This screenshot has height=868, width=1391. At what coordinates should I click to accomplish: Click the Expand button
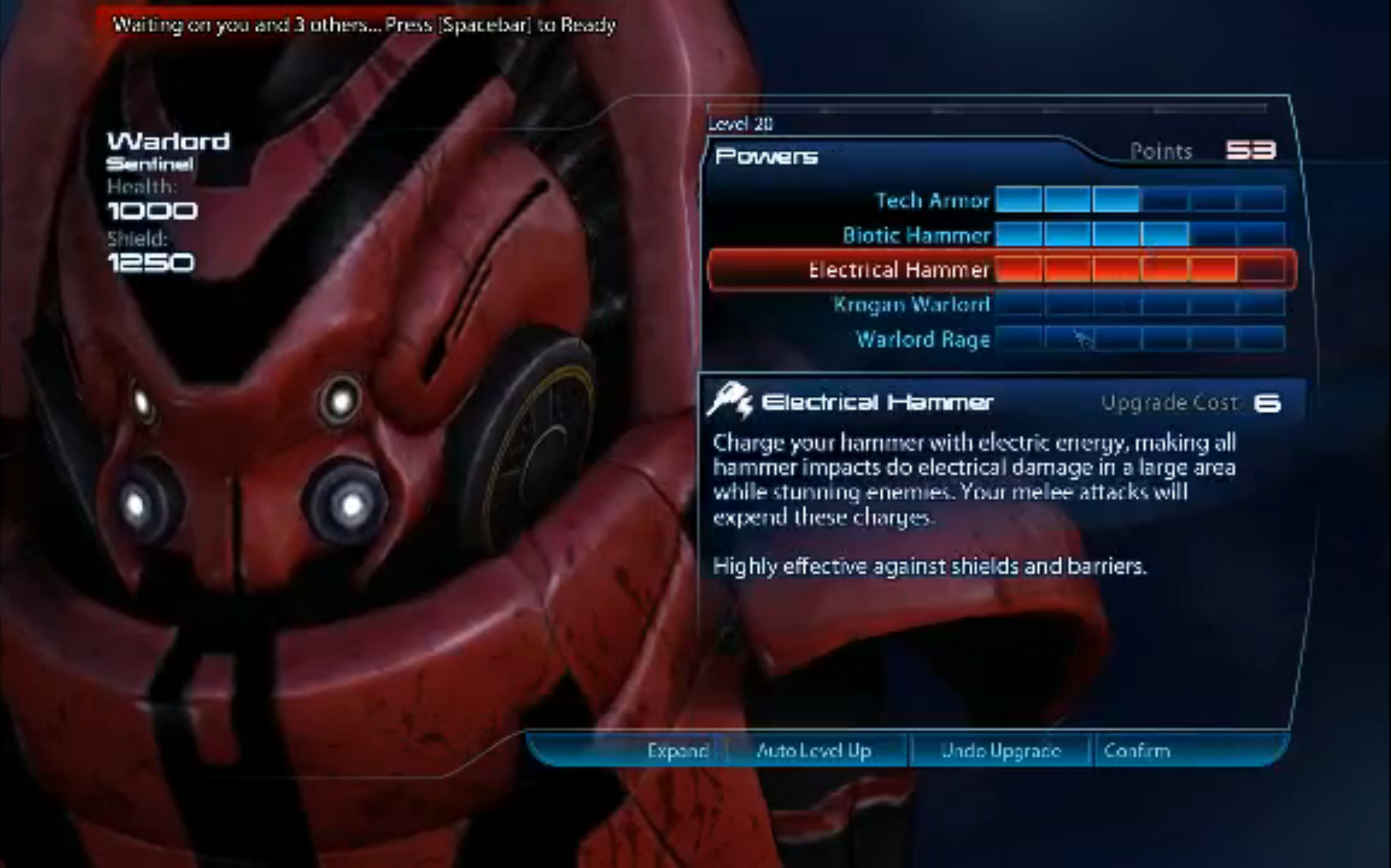pos(677,751)
